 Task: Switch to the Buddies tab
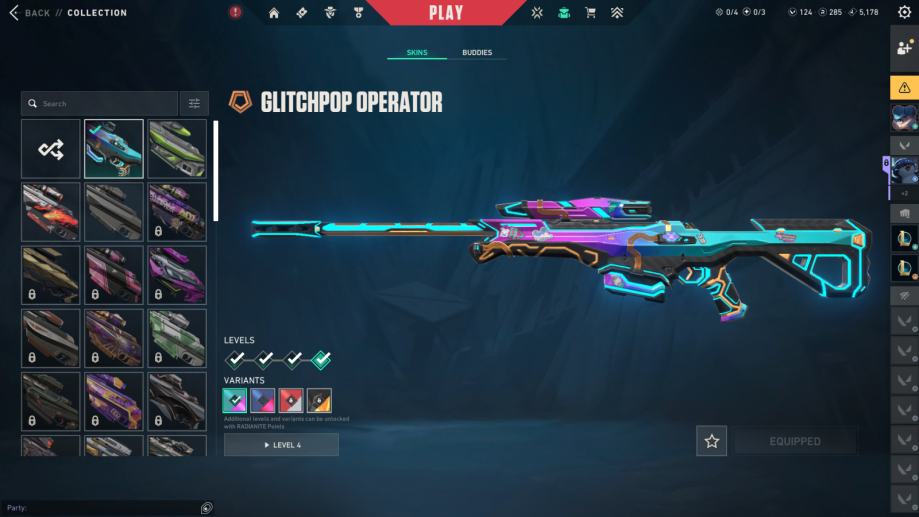[x=477, y=52]
